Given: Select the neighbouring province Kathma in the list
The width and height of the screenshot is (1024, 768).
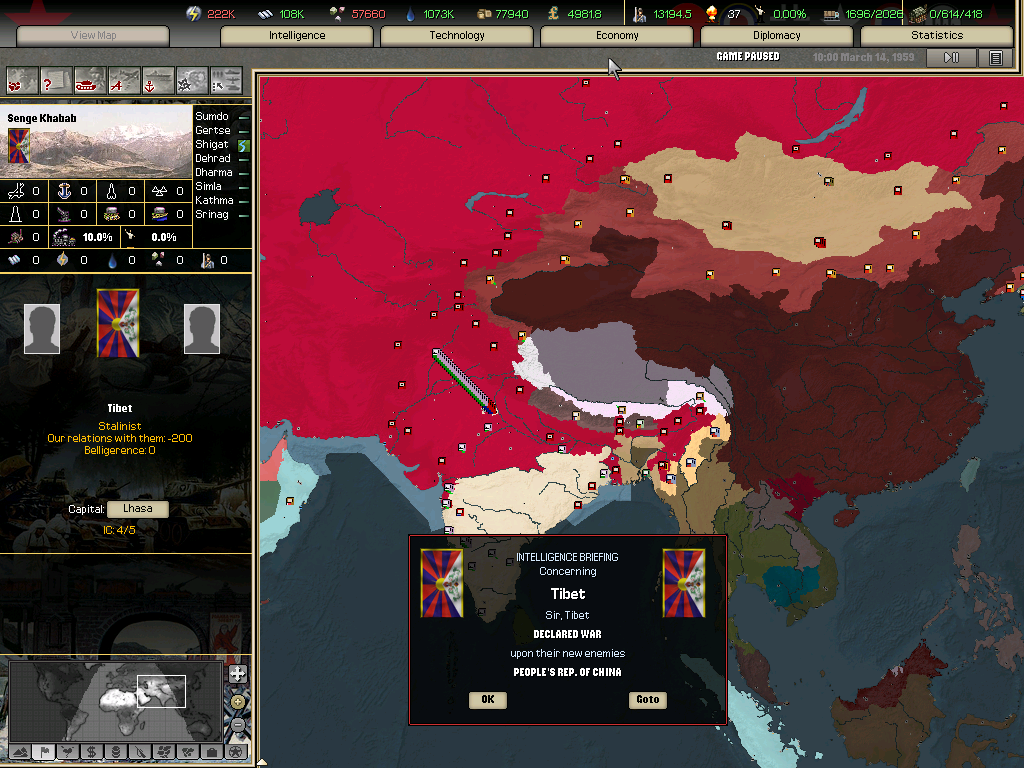Looking at the screenshot, I should pos(212,200).
